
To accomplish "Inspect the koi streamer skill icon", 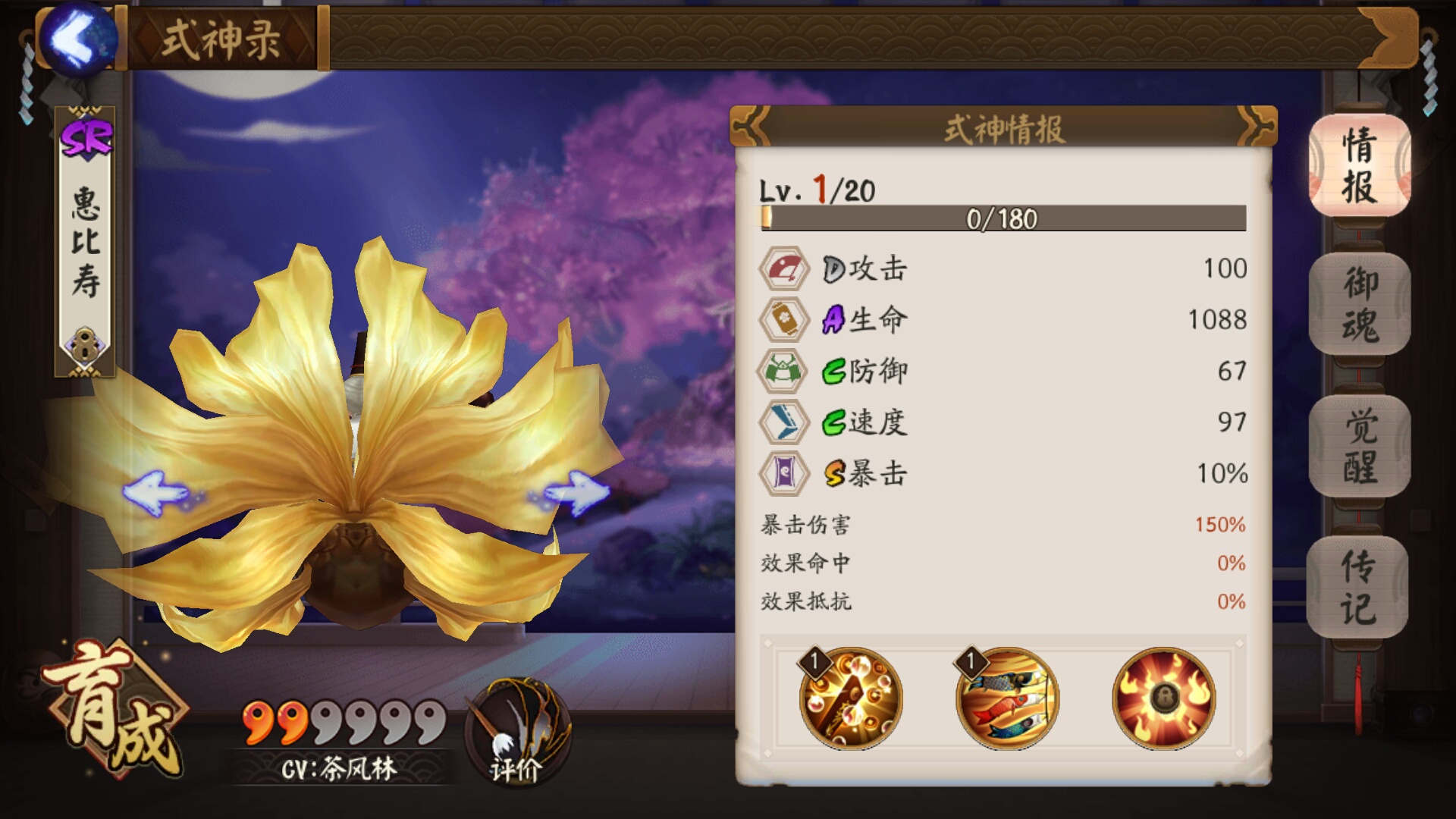I will 1007,698.
